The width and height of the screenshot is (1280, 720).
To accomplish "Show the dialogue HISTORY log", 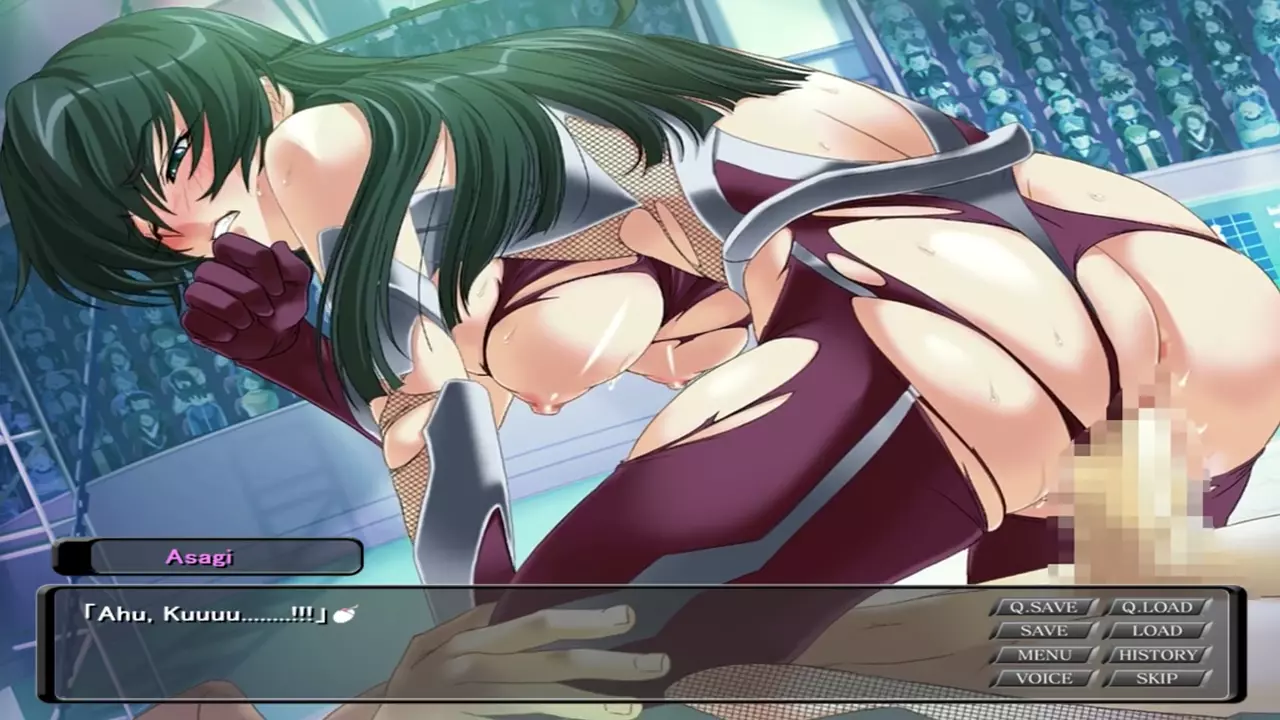I will 1156,655.
